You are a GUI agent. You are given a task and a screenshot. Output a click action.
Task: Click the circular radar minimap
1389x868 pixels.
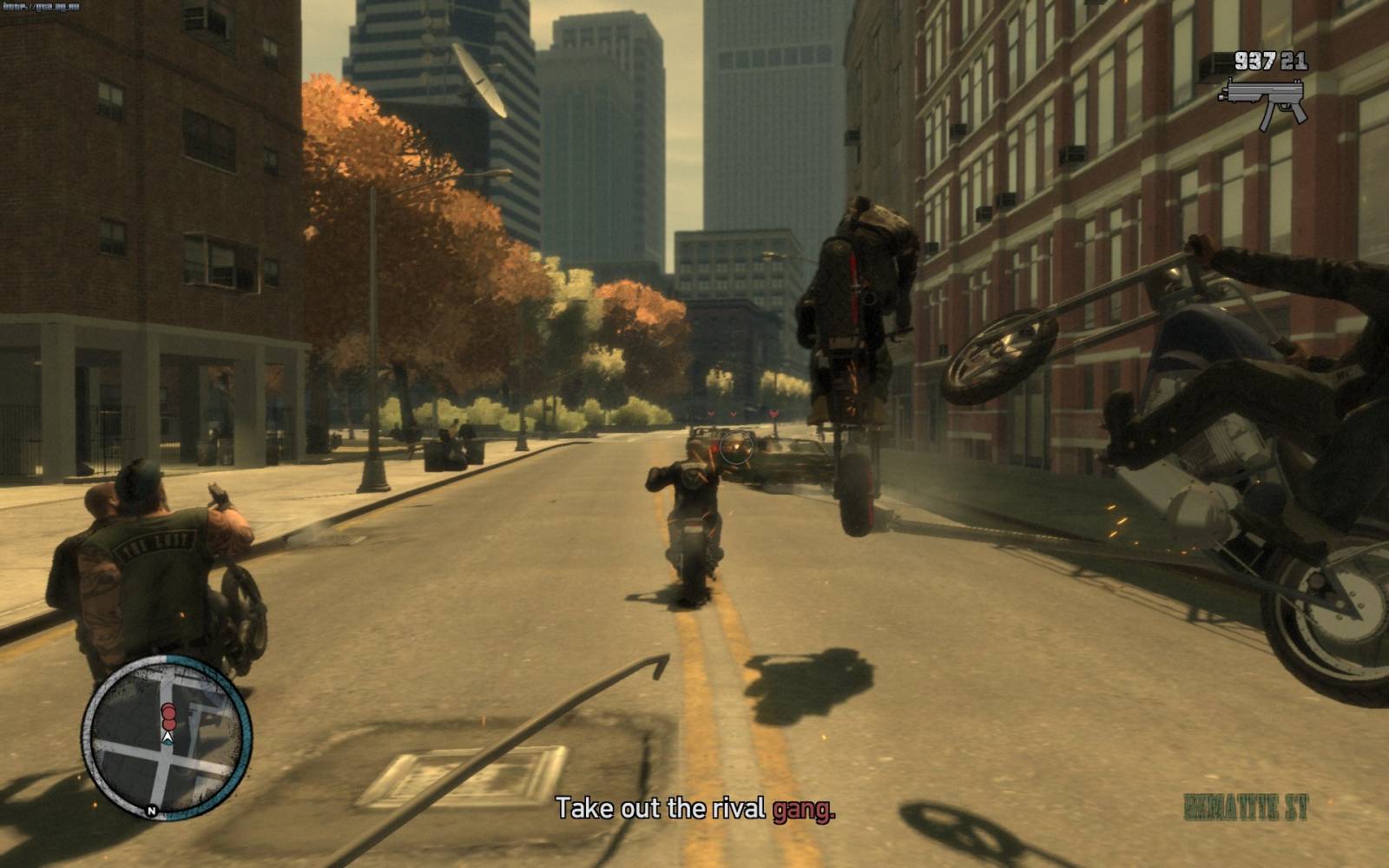click(167, 739)
